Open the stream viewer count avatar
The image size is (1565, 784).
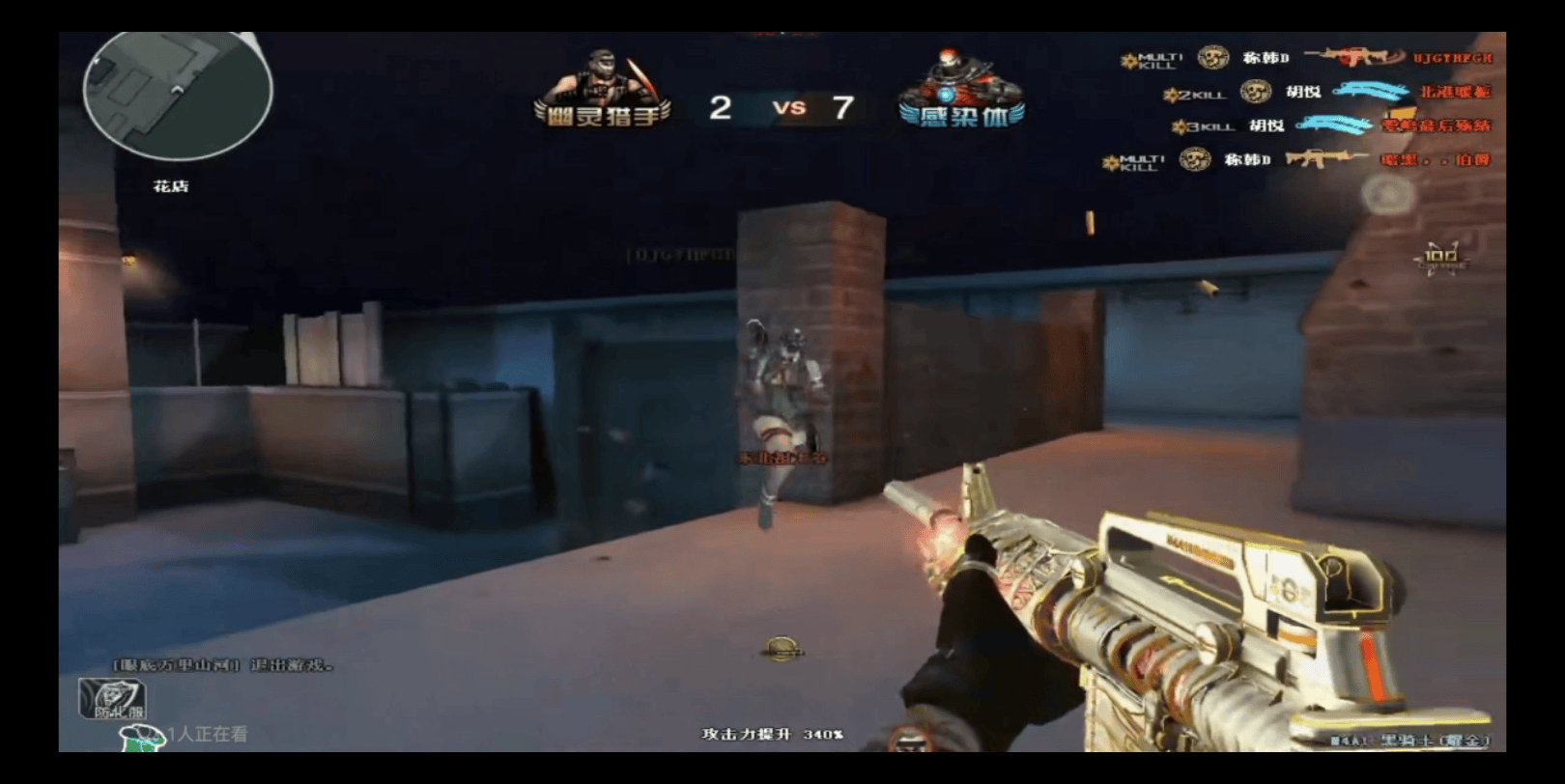141,738
